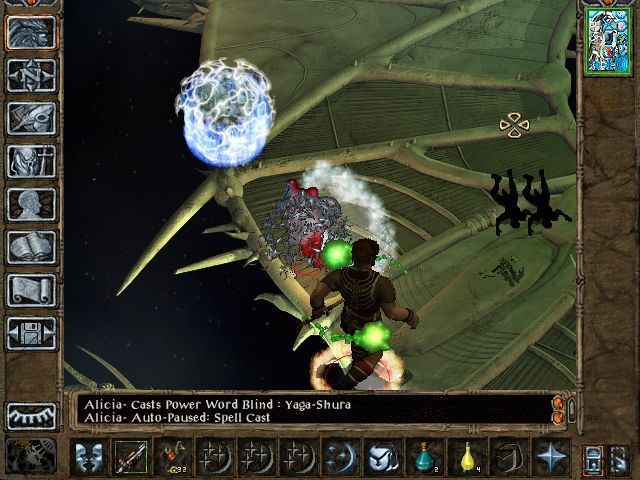Use the yellow potion quick item
Viewport: 640px width, 480px height.
pyautogui.click(x=466, y=457)
